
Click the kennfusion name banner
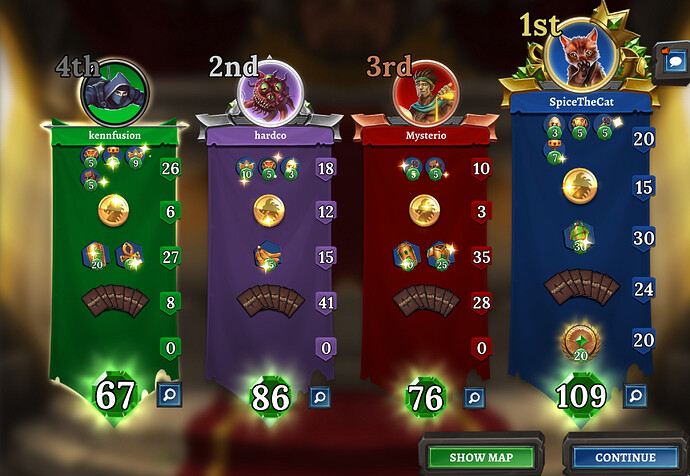pos(116,131)
